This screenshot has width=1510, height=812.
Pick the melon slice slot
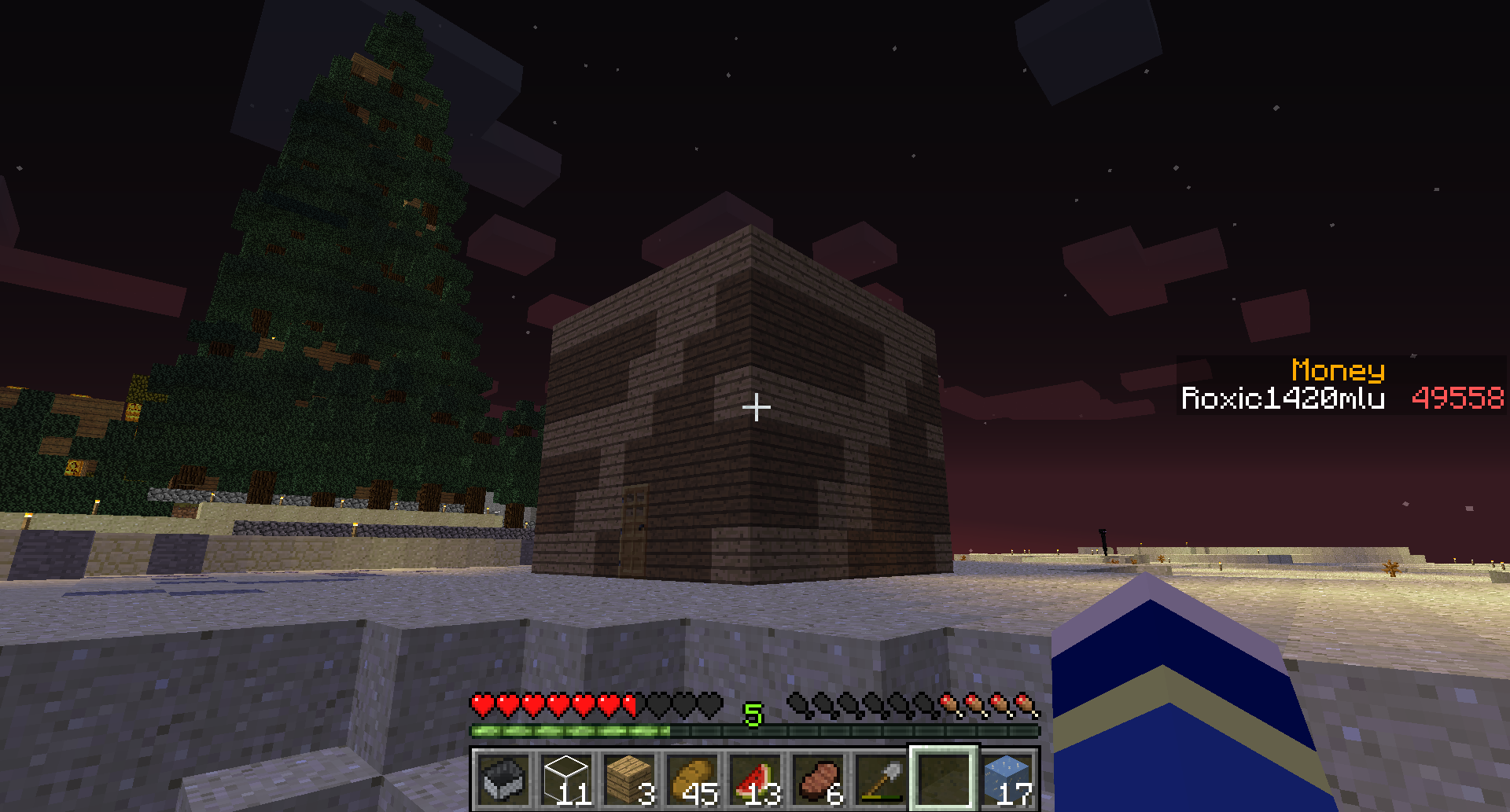click(x=756, y=779)
